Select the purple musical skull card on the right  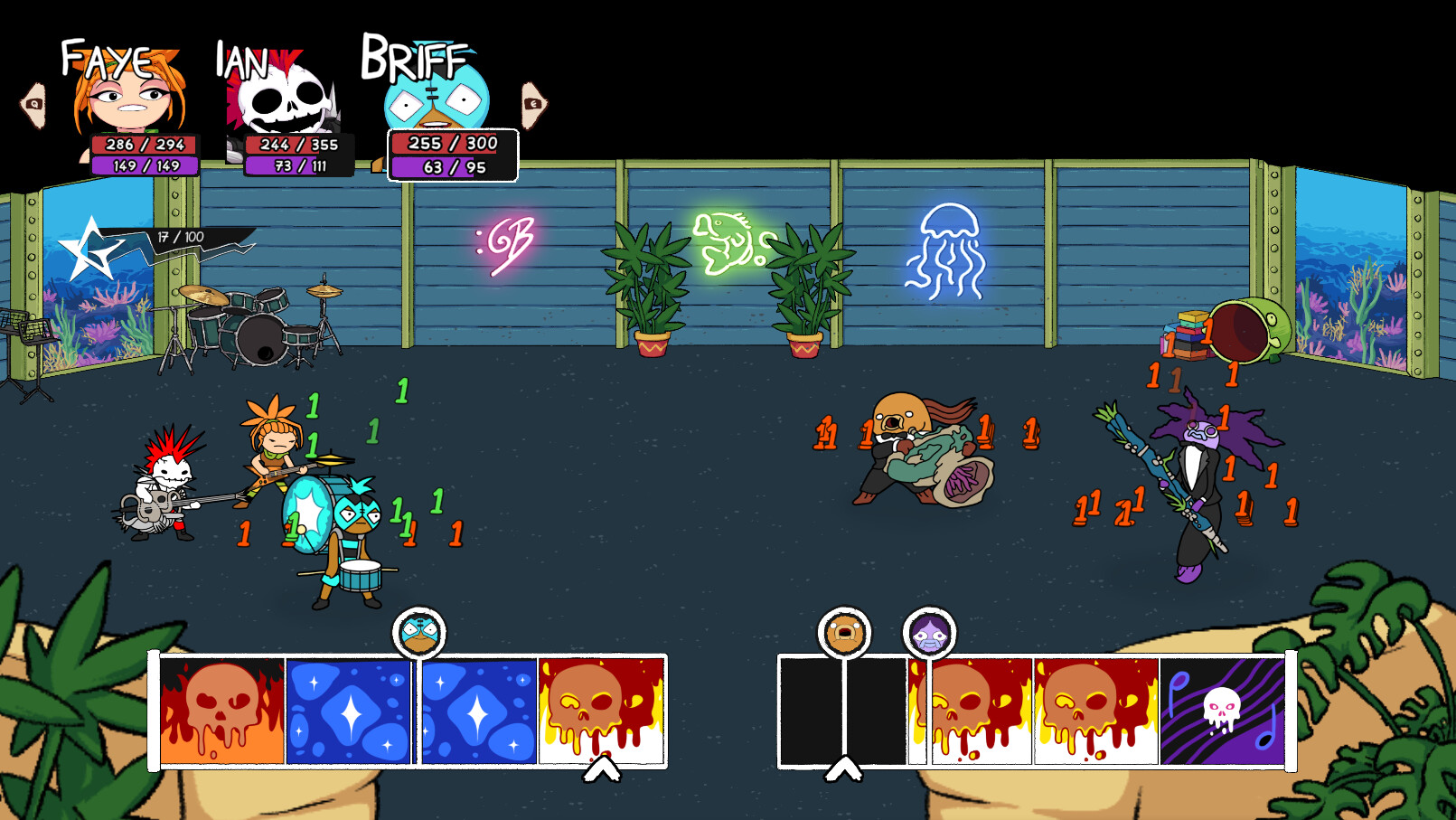pos(1222,710)
